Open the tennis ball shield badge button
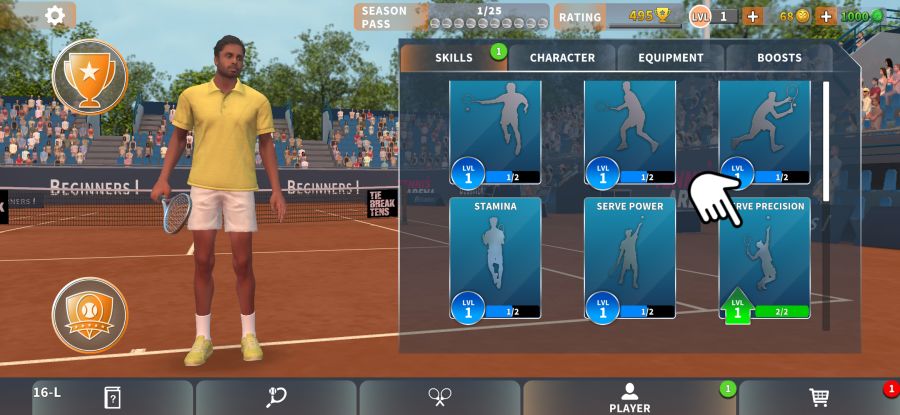900x415 pixels. click(90, 314)
